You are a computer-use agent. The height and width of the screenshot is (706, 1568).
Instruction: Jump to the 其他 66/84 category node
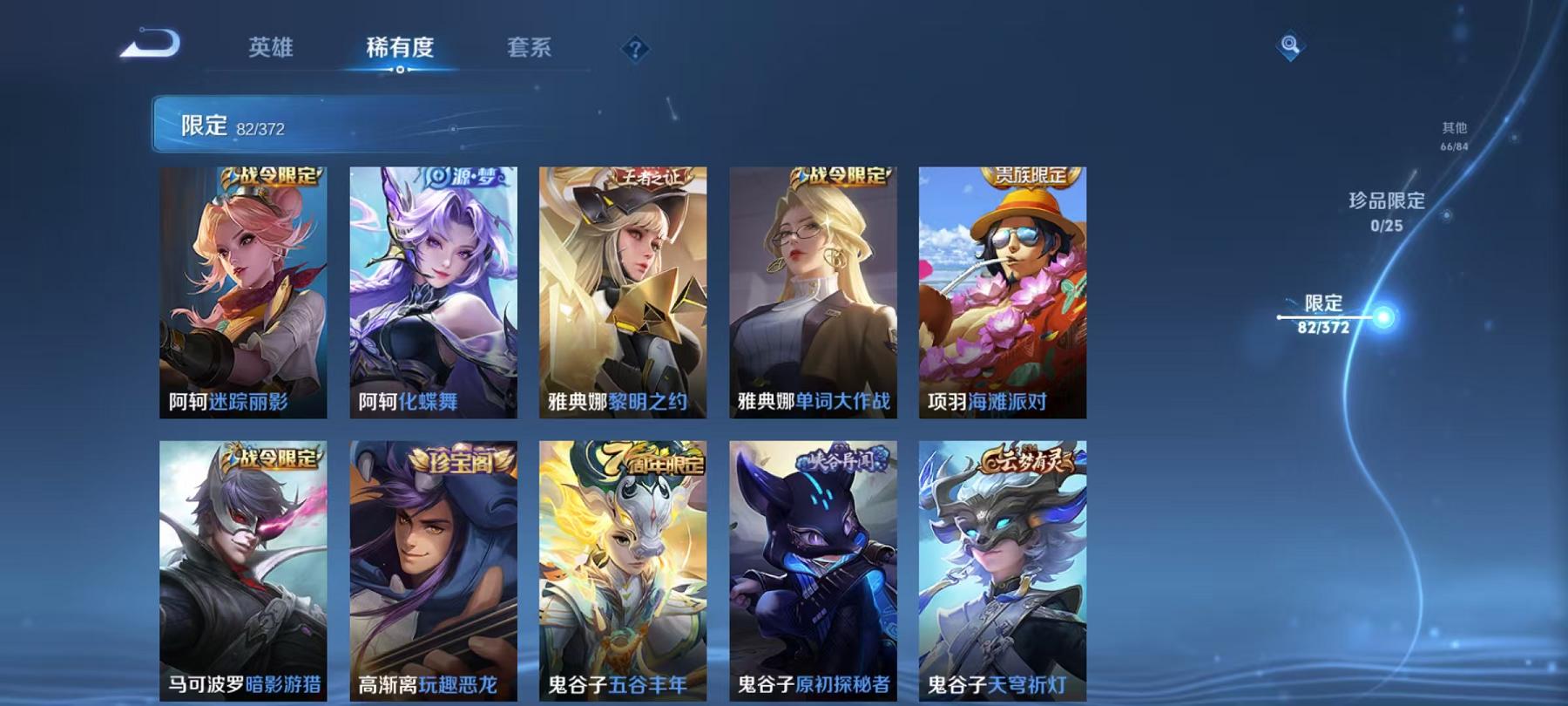1453,132
